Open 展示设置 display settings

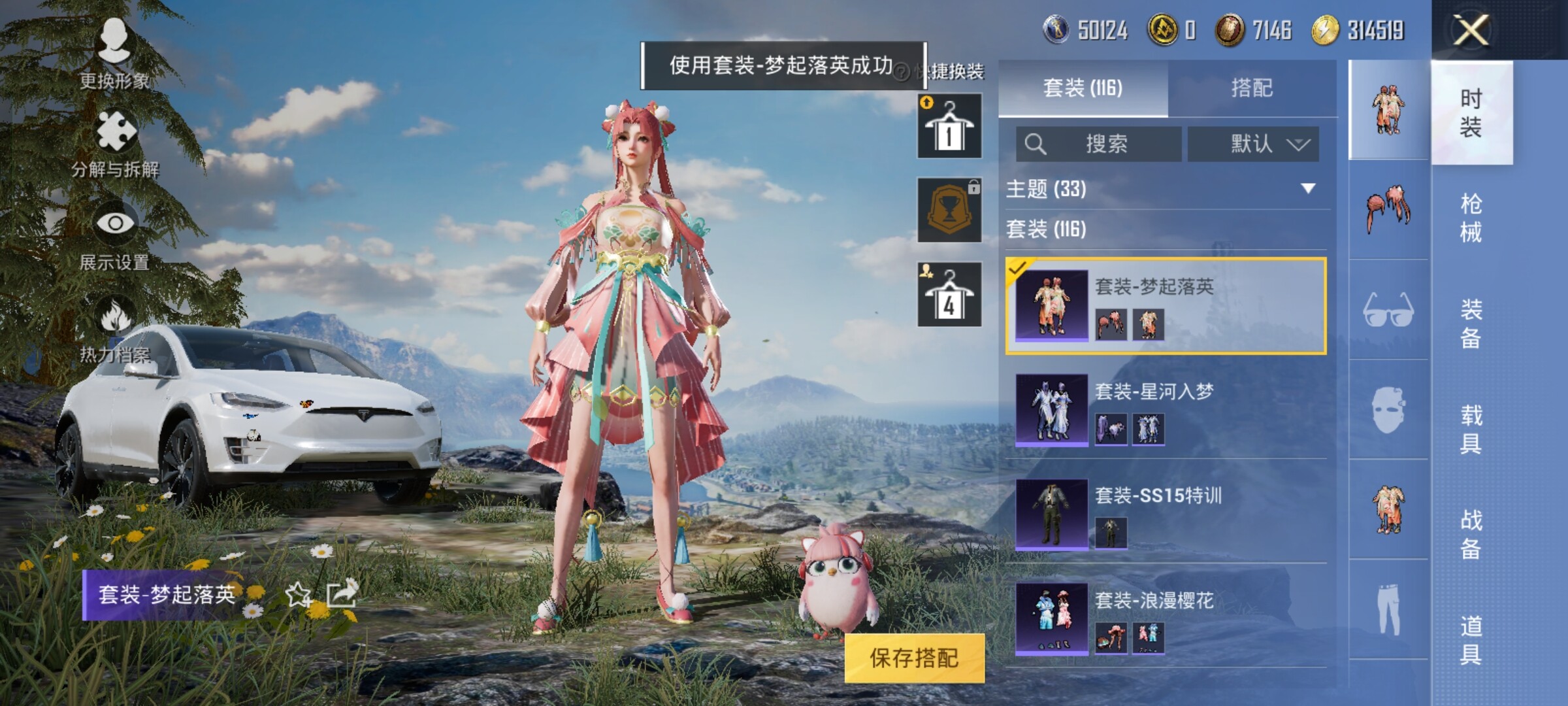tap(115, 235)
